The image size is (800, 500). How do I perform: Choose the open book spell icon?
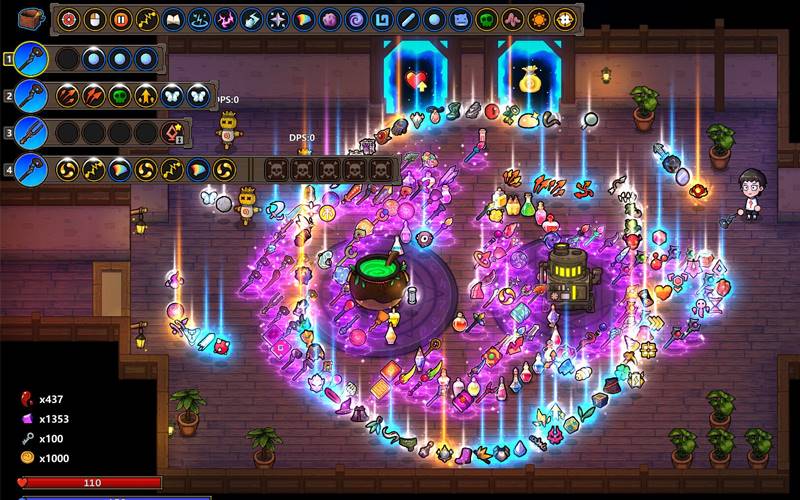(x=173, y=19)
